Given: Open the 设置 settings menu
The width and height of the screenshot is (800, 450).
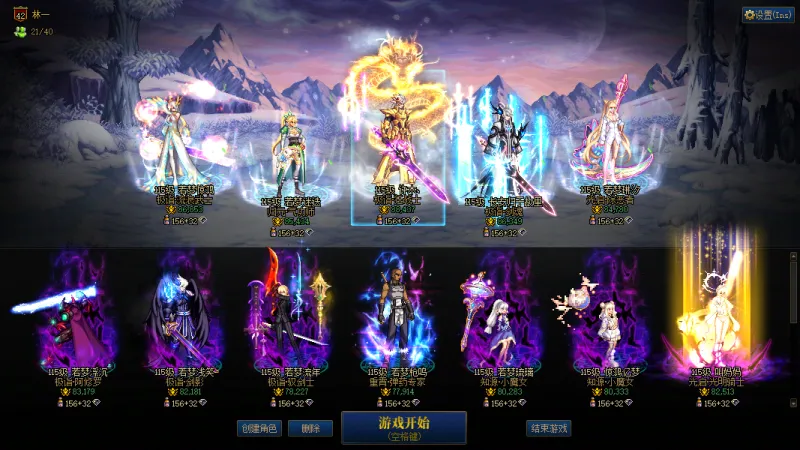Looking at the screenshot, I should [767, 15].
